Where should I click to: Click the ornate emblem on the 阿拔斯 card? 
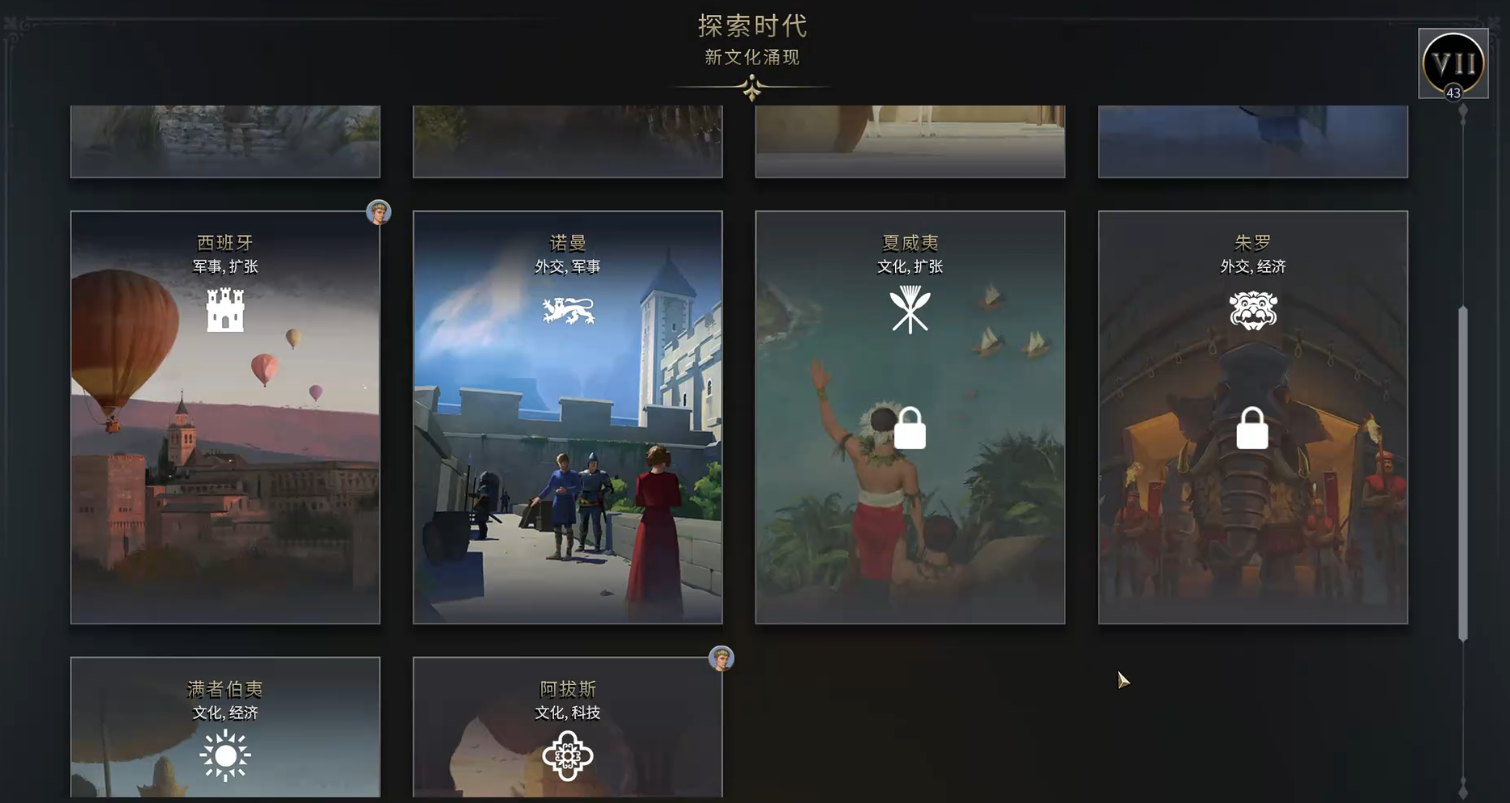coord(567,755)
